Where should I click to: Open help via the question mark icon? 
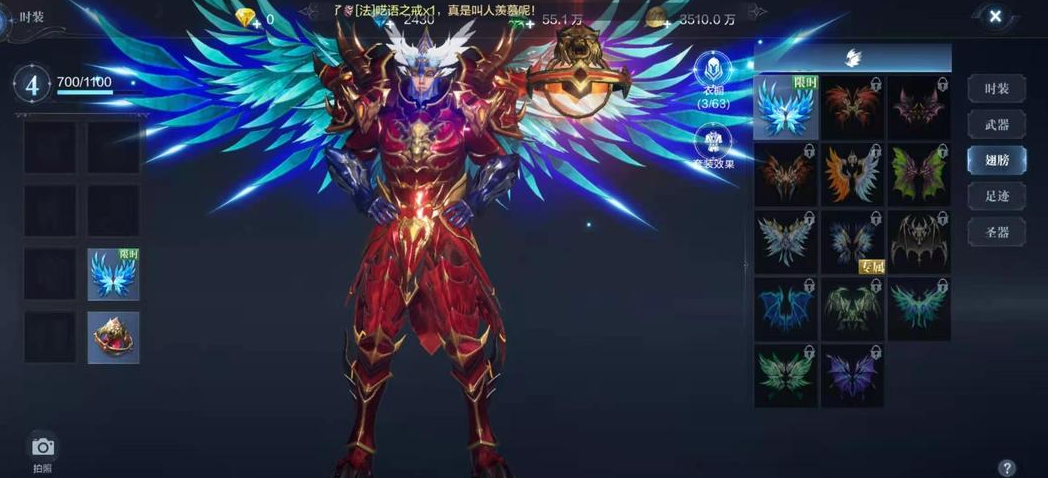point(1006,467)
